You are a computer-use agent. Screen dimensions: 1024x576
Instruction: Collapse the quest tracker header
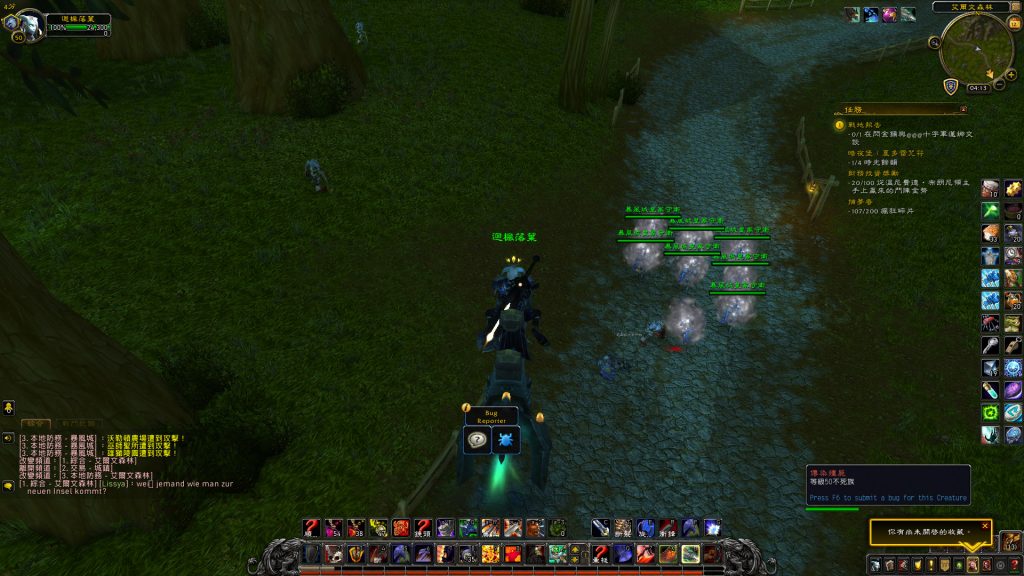click(963, 108)
